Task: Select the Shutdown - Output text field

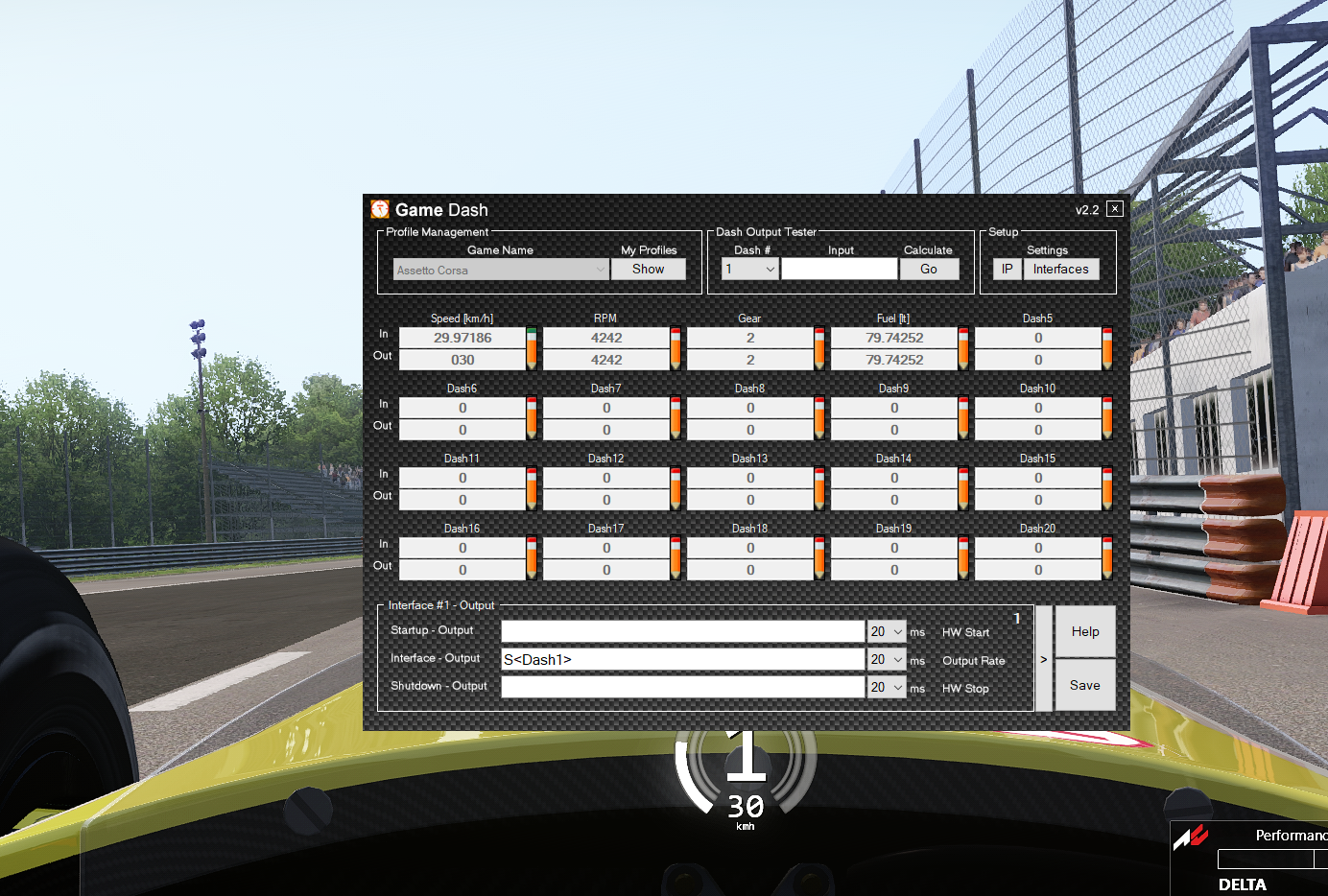Action: 682,687
